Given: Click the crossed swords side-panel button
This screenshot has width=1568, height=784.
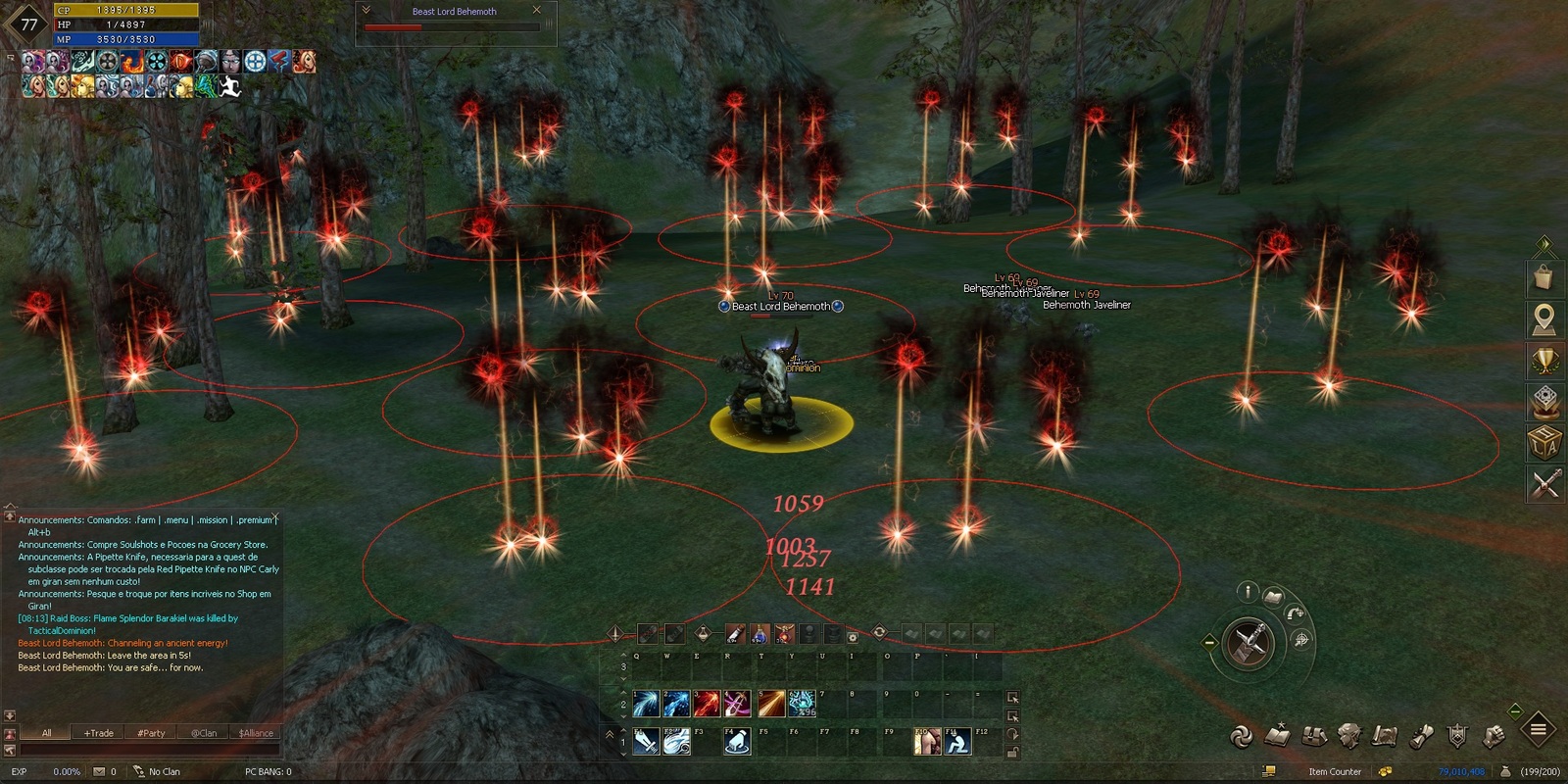Looking at the screenshot, I should coord(1544,483).
